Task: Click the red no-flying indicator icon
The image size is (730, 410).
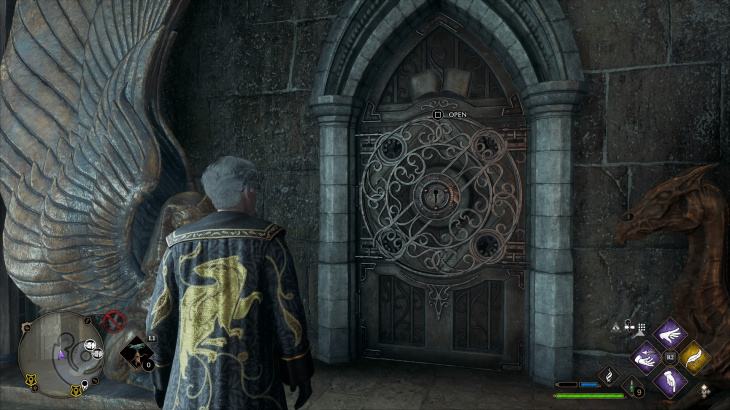Action: [x=115, y=322]
